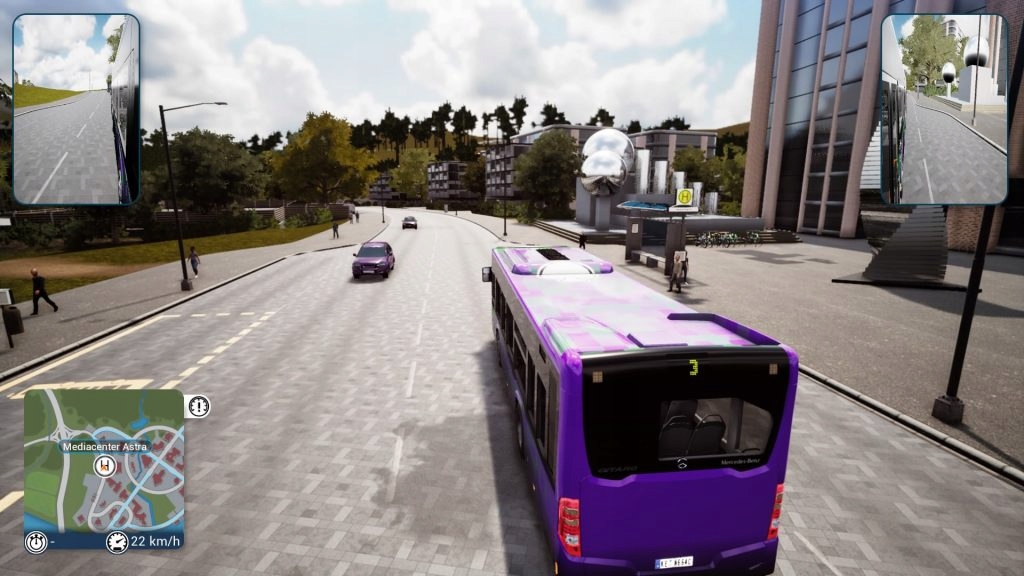Select the left side mirror view
Screen dimensions: 1024x576
[76, 109]
